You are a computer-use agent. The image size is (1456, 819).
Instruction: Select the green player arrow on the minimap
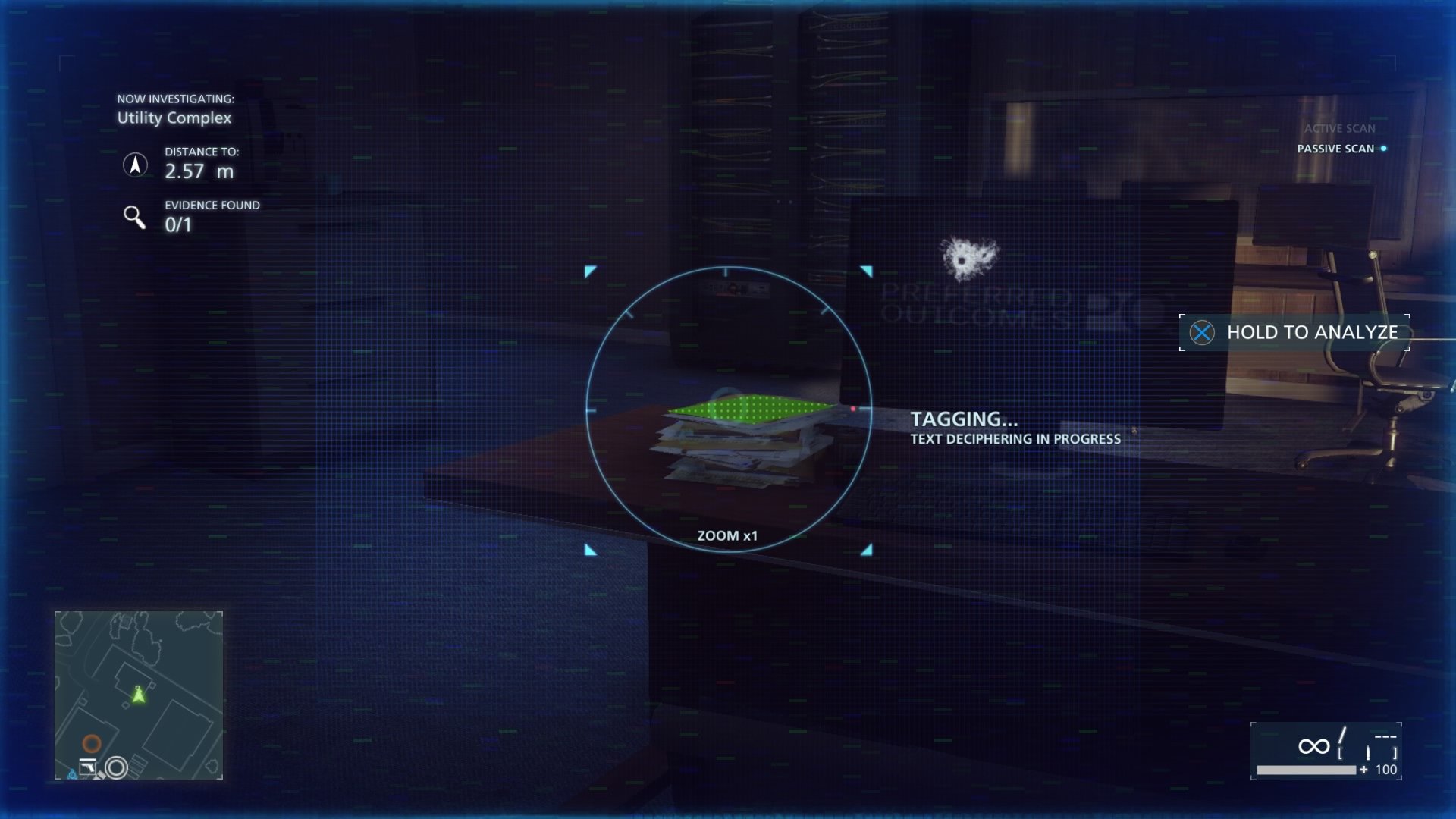(139, 696)
